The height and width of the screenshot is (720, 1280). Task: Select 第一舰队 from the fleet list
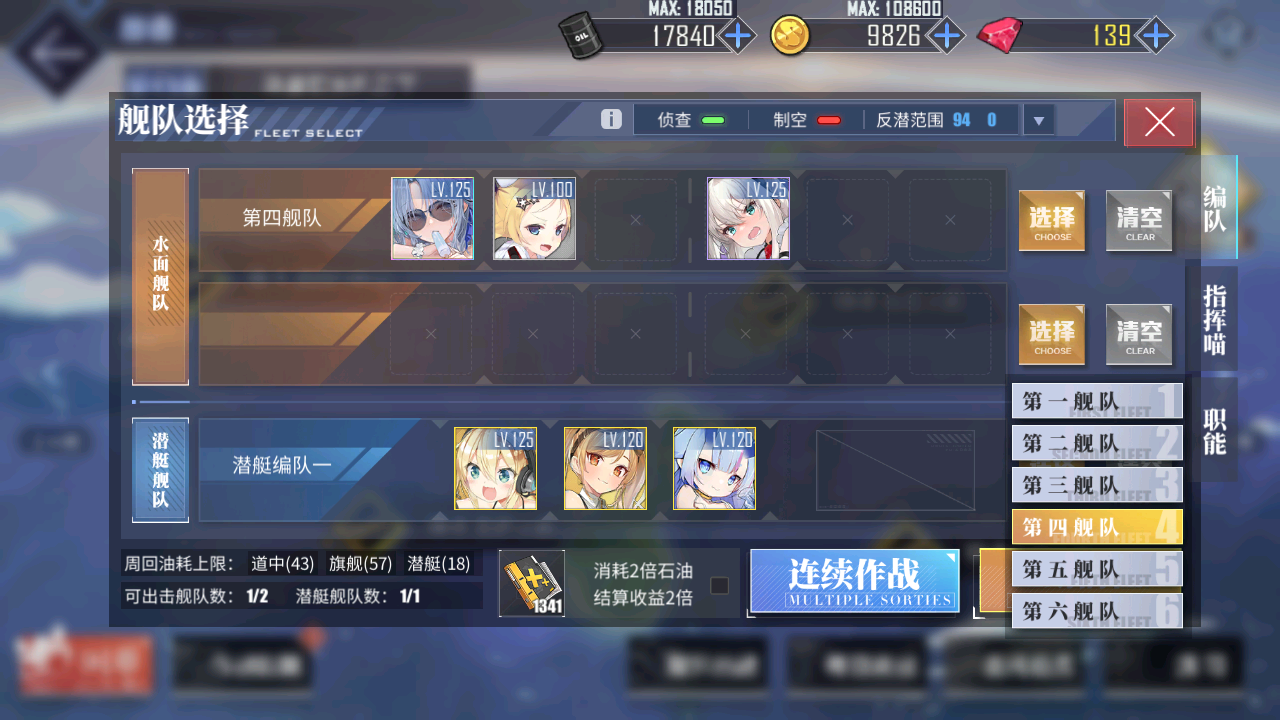click(x=1097, y=401)
